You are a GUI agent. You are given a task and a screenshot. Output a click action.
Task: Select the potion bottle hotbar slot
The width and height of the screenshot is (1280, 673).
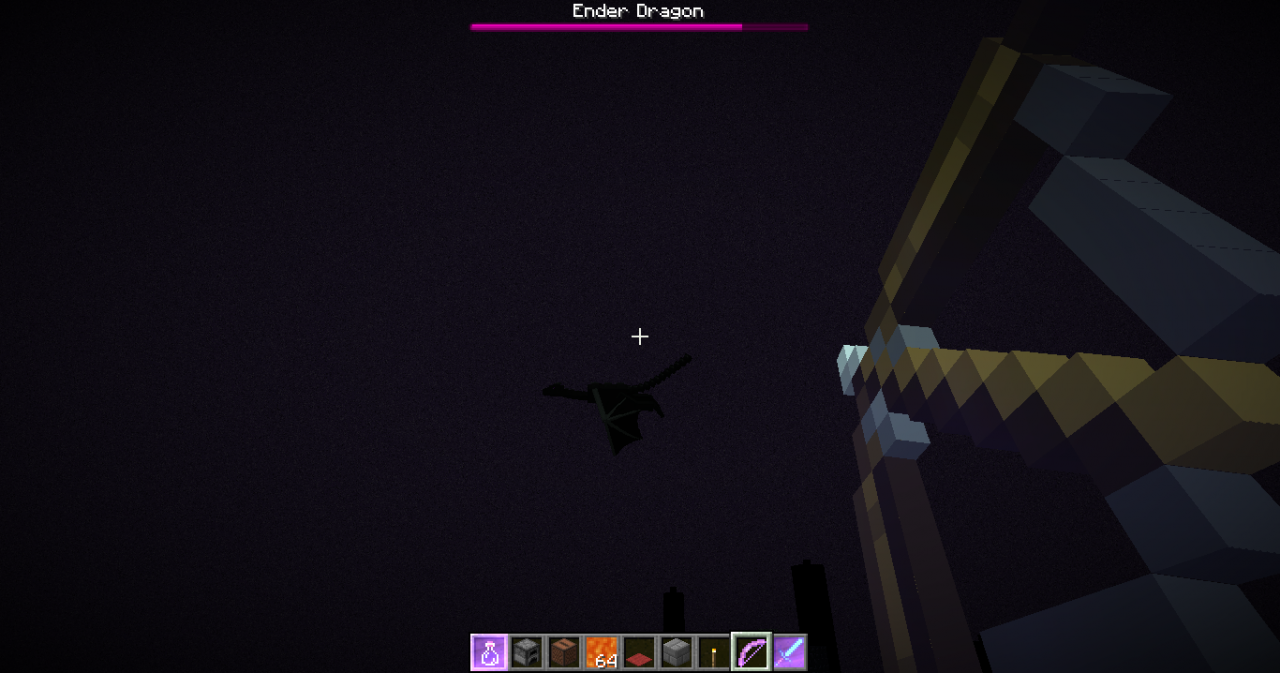point(489,653)
